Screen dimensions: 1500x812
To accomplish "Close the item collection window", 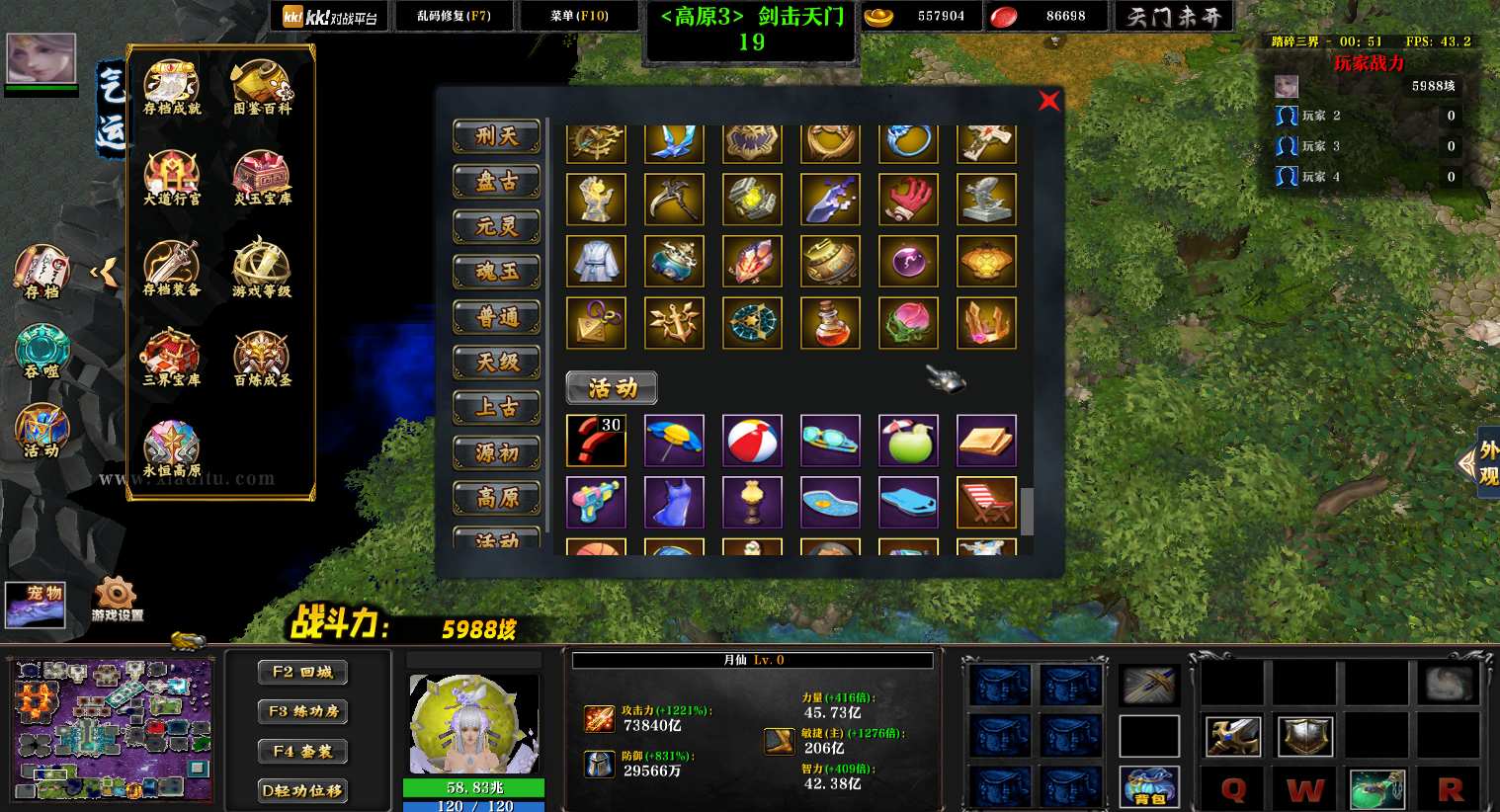I will [x=1048, y=101].
